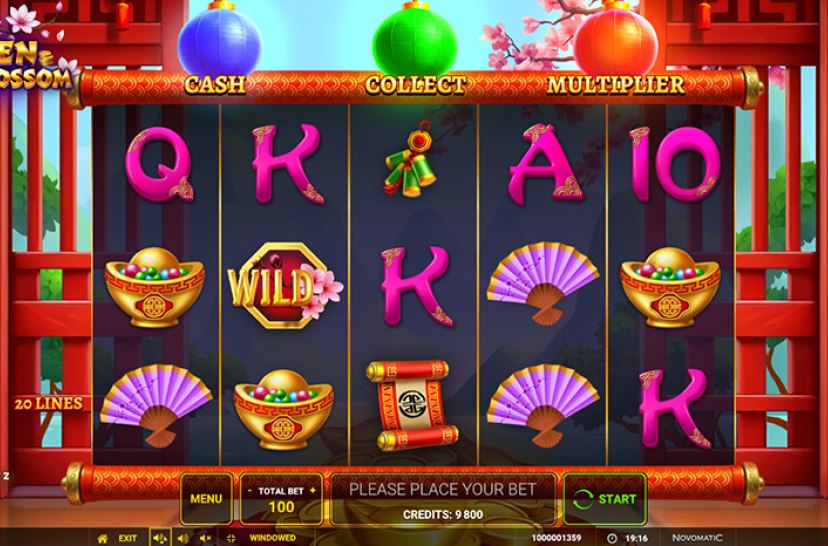This screenshot has width=828, height=546.
Task: Open the MENU panel
Action: click(x=205, y=498)
